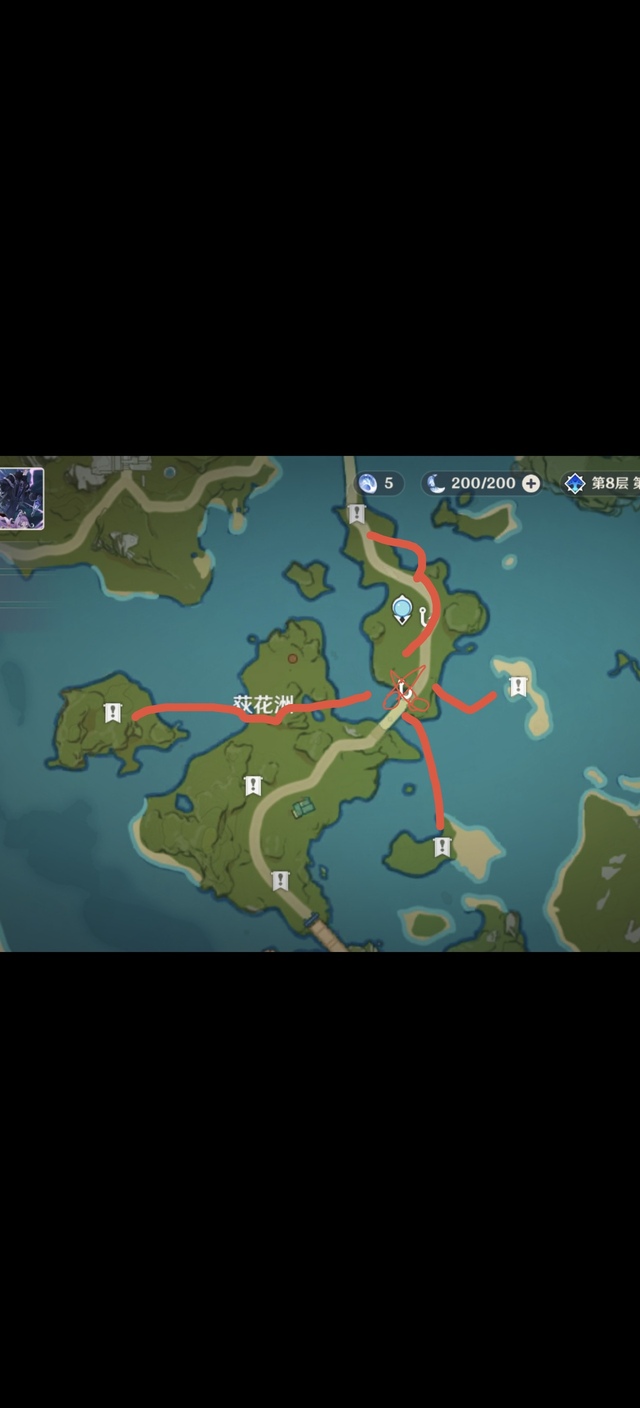Tap the plus button beside 200/200 resin
Screen dimensions: 640x1408
(x=531, y=484)
